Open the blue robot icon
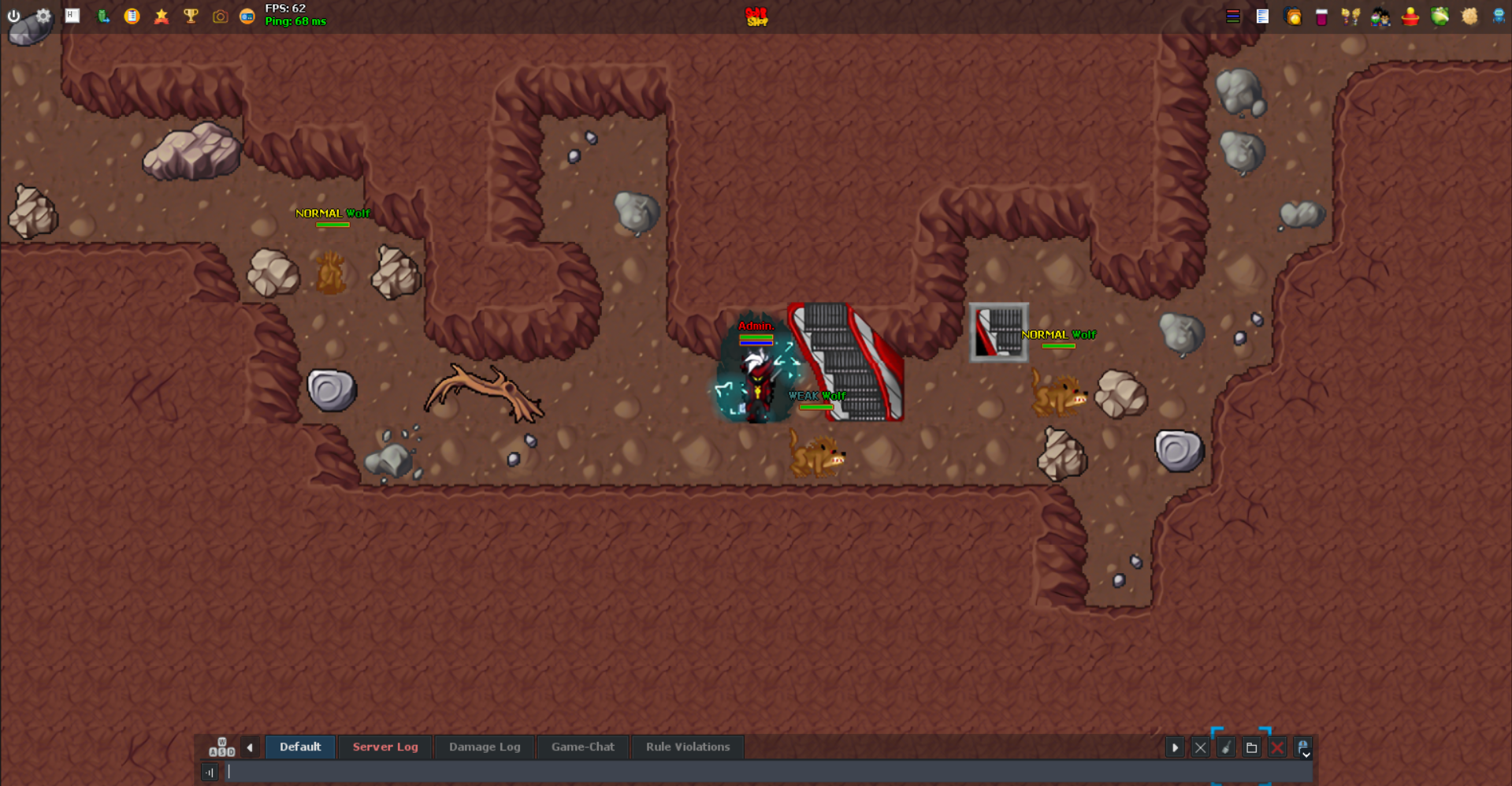Viewport: 1512px width, 786px height. [x=1499, y=17]
